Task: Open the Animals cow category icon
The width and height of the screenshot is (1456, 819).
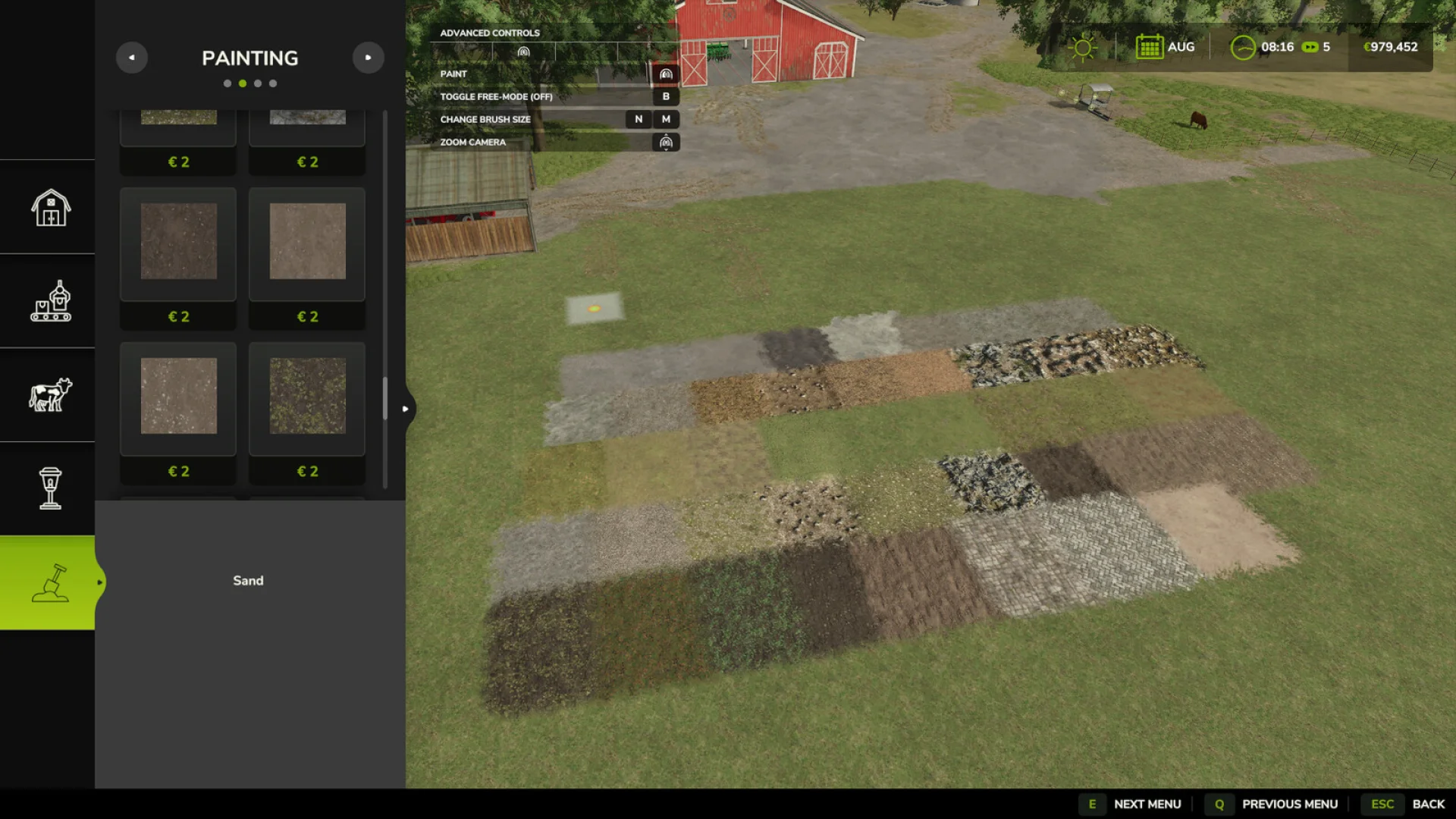Action: tap(48, 394)
